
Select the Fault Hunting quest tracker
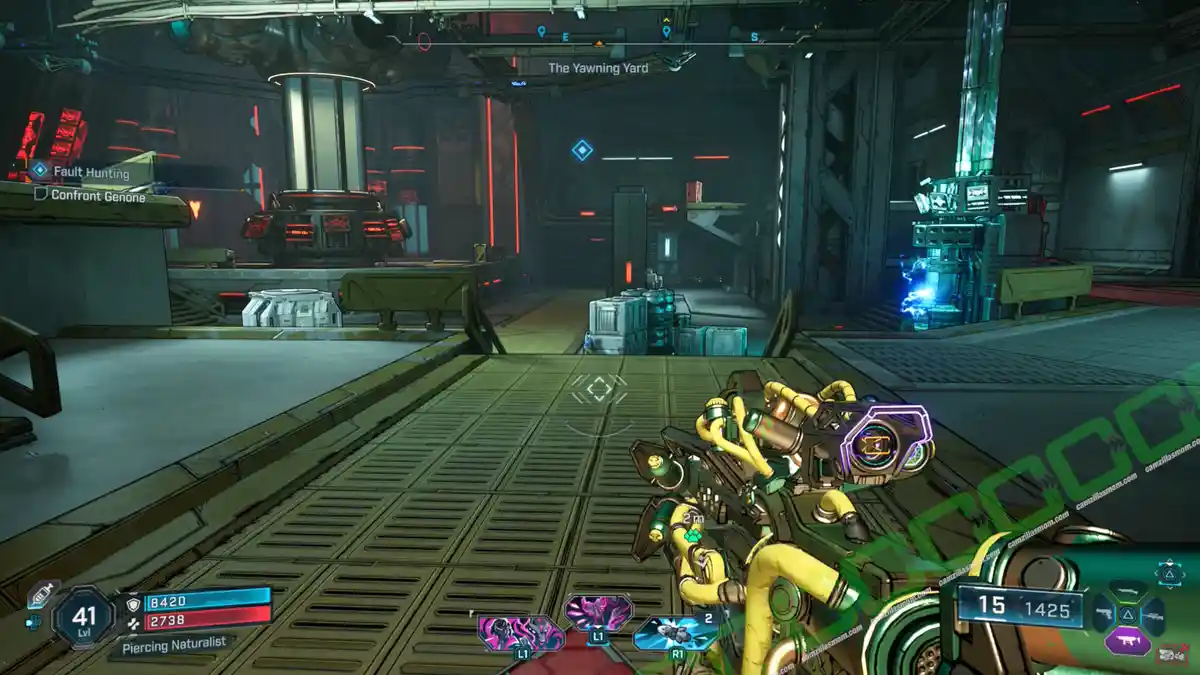tap(92, 173)
